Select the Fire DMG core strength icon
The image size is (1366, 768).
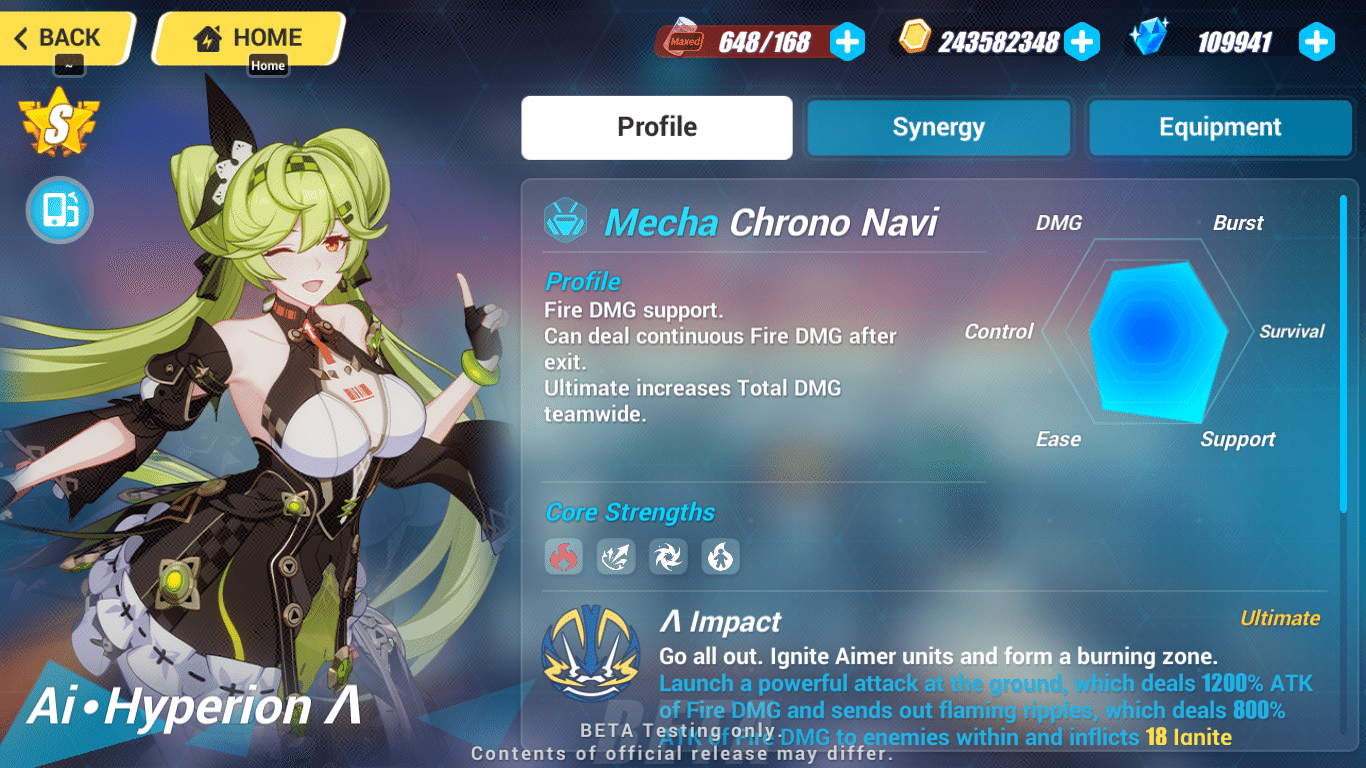point(564,557)
